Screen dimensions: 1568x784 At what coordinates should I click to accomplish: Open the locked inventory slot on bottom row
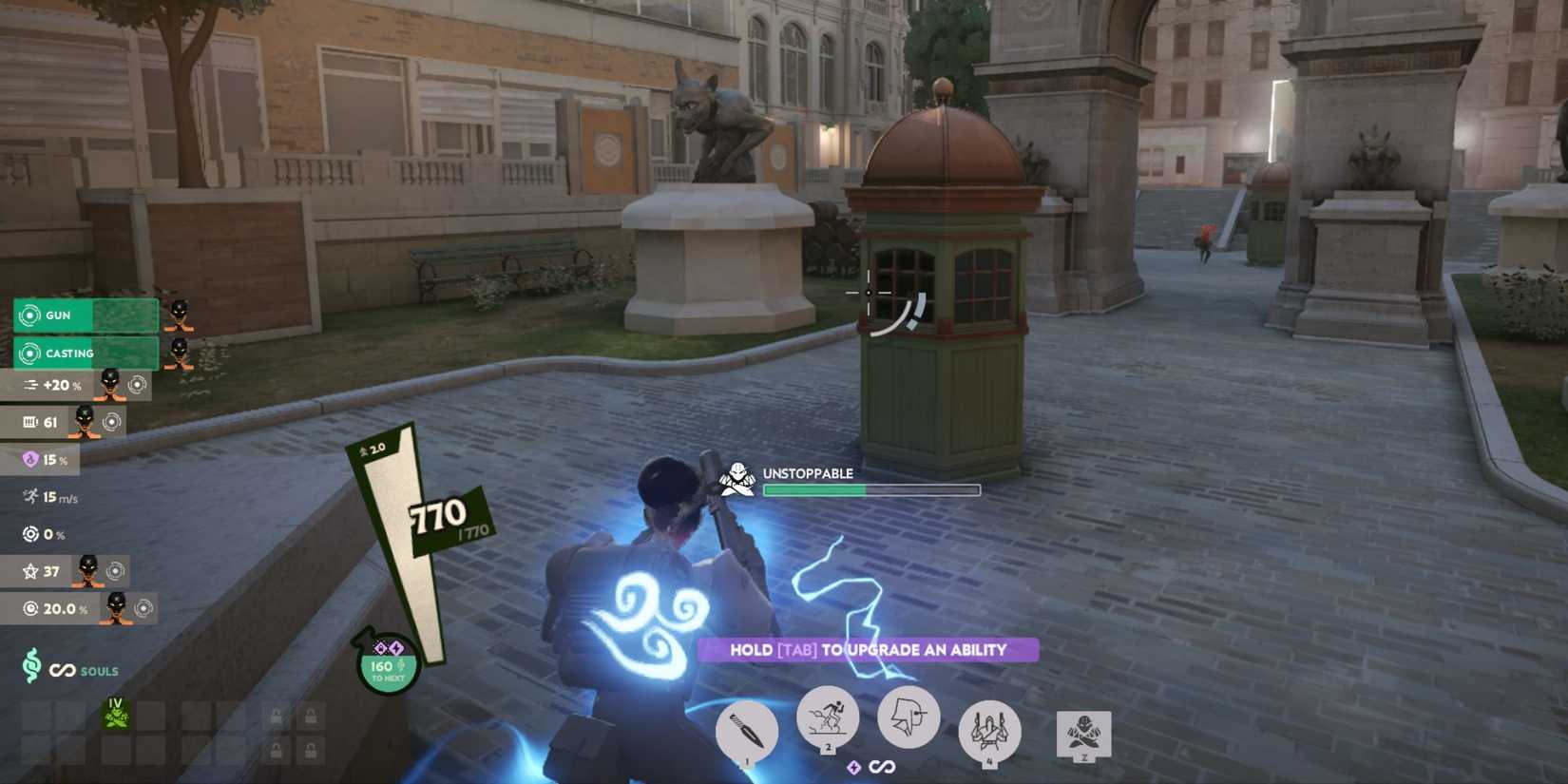tap(277, 749)
